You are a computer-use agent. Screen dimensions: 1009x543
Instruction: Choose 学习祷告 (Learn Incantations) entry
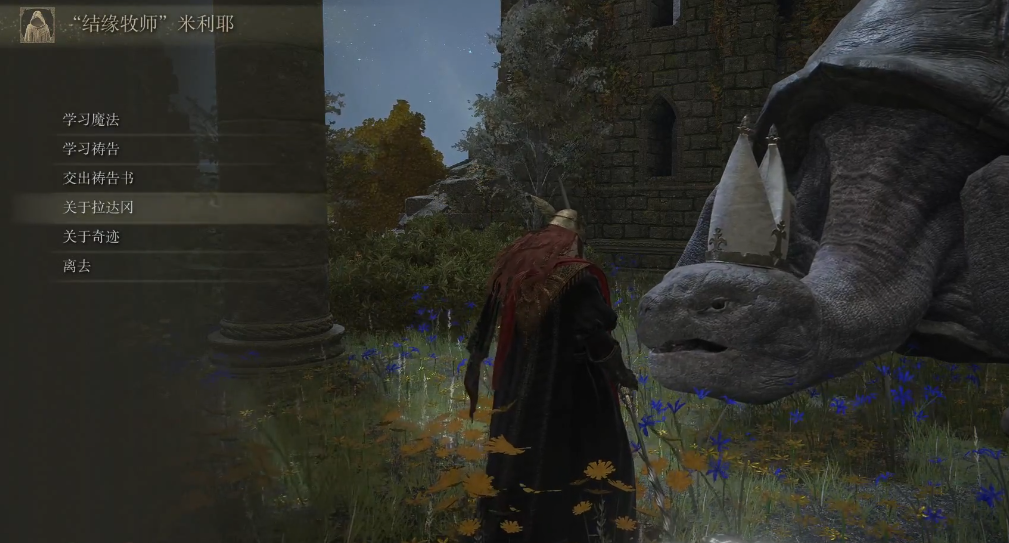point(92,149)
